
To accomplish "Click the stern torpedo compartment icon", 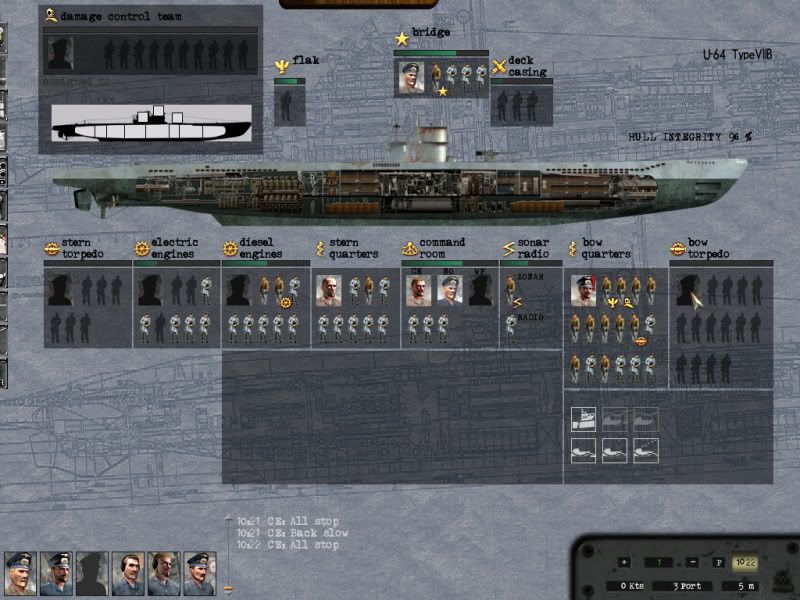I will pyautogui.click(x=52, y=248).
